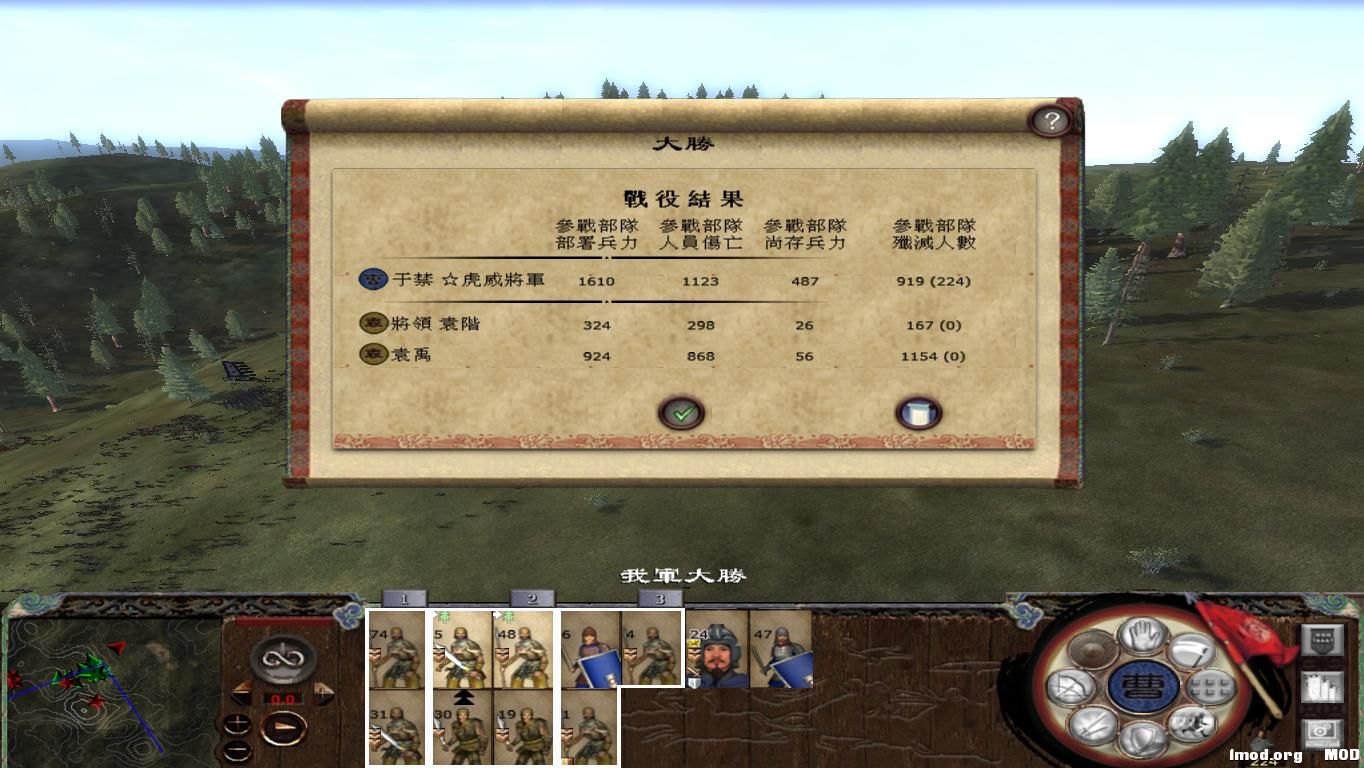Open the group formations grid icon
This screenshot has width=1364, height=768.
pyautogui.click(x=1211, y=686)
